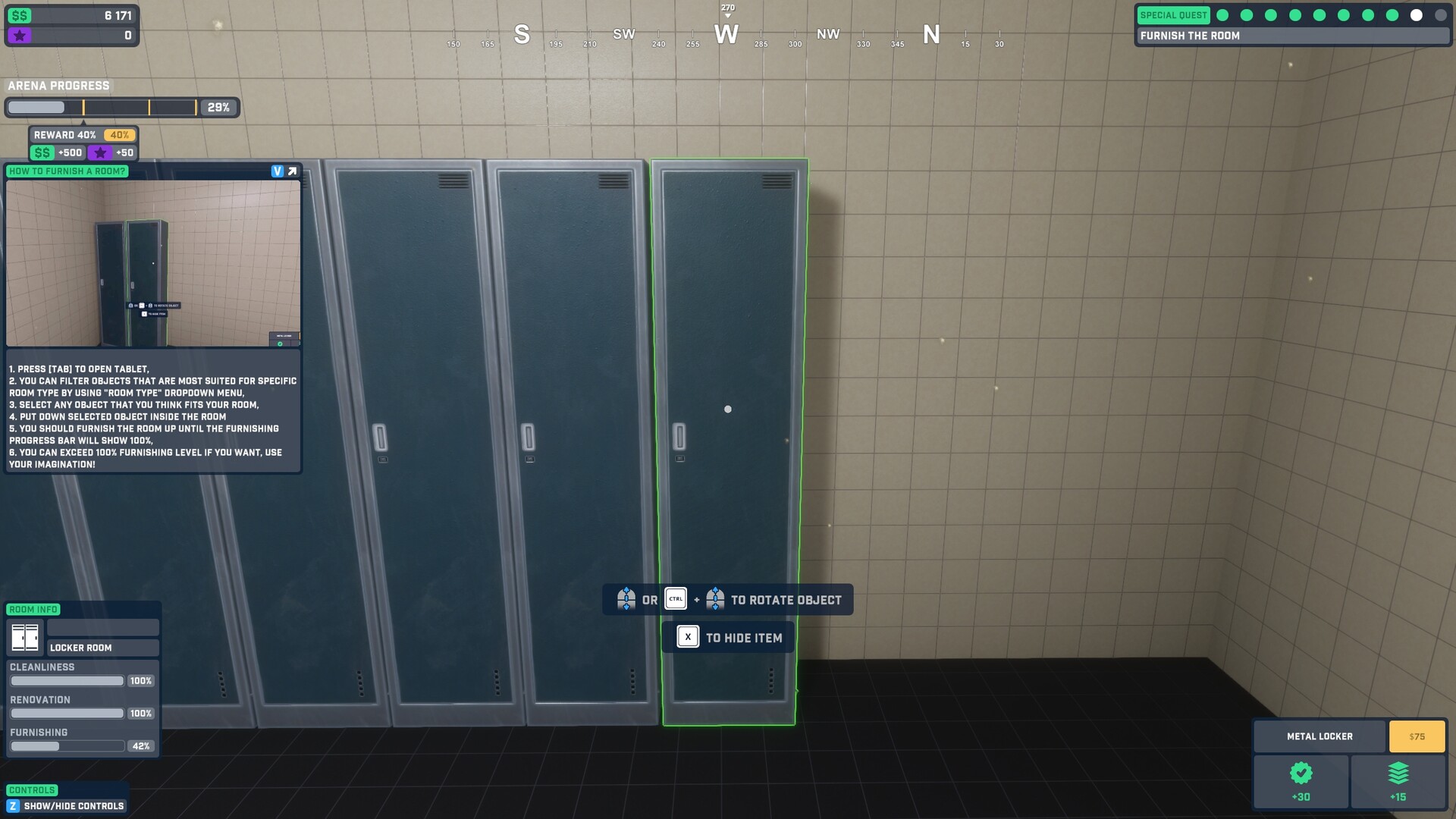Hide the selected item via the X prompt
The height and width of the screenshot is (819, 1456).
pos(687,637)
